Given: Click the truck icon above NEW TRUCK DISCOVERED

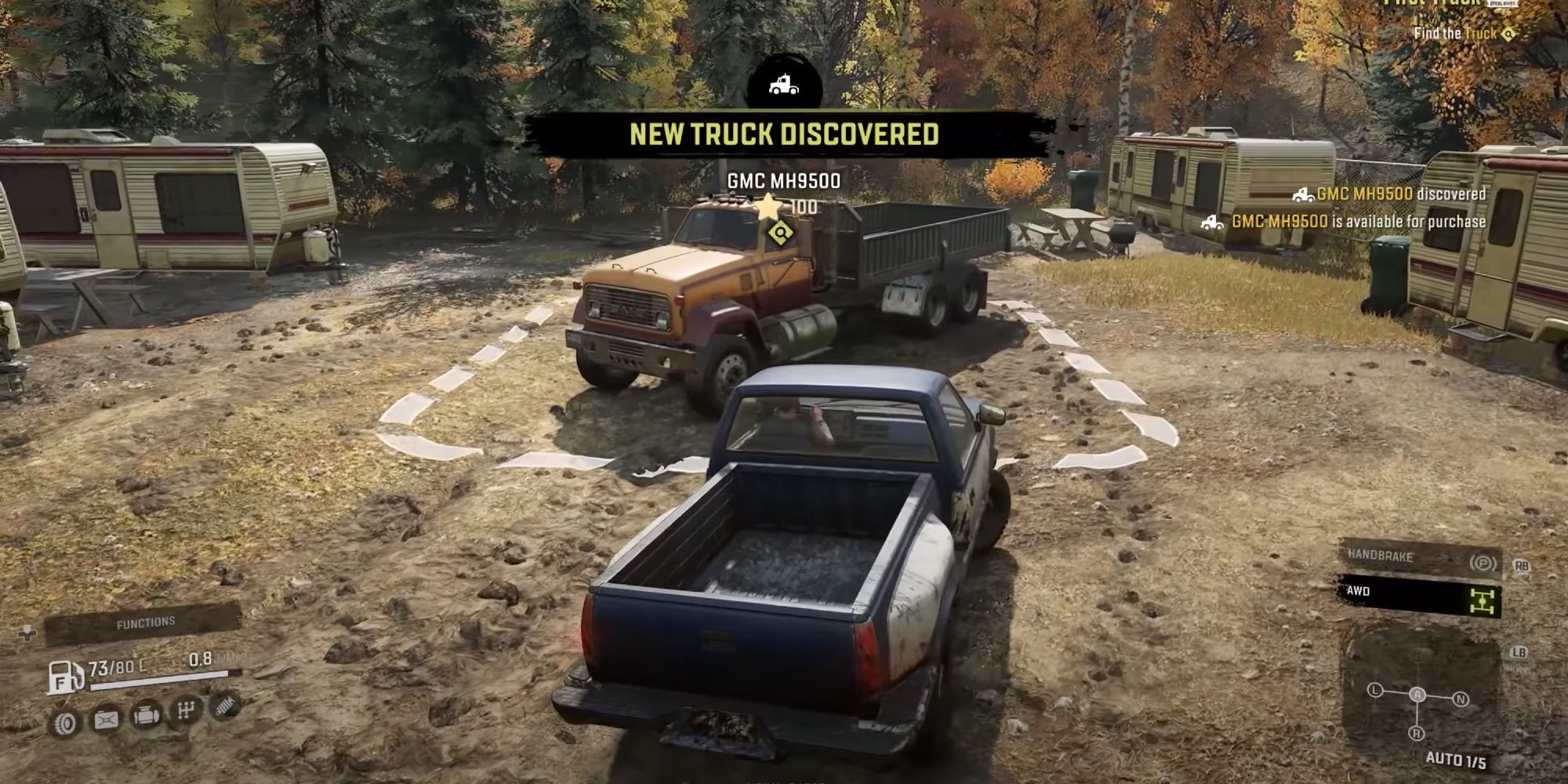Looking at the screenshot, I should 782,84.
